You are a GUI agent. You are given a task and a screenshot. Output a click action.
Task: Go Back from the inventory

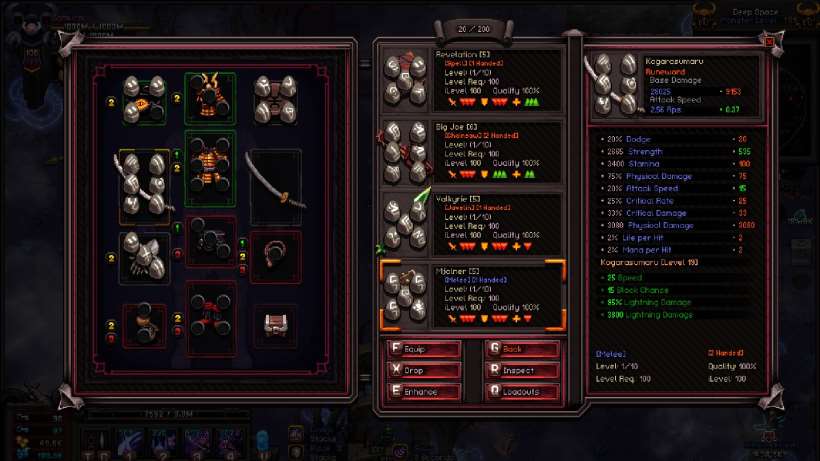(x=521, y=349)
